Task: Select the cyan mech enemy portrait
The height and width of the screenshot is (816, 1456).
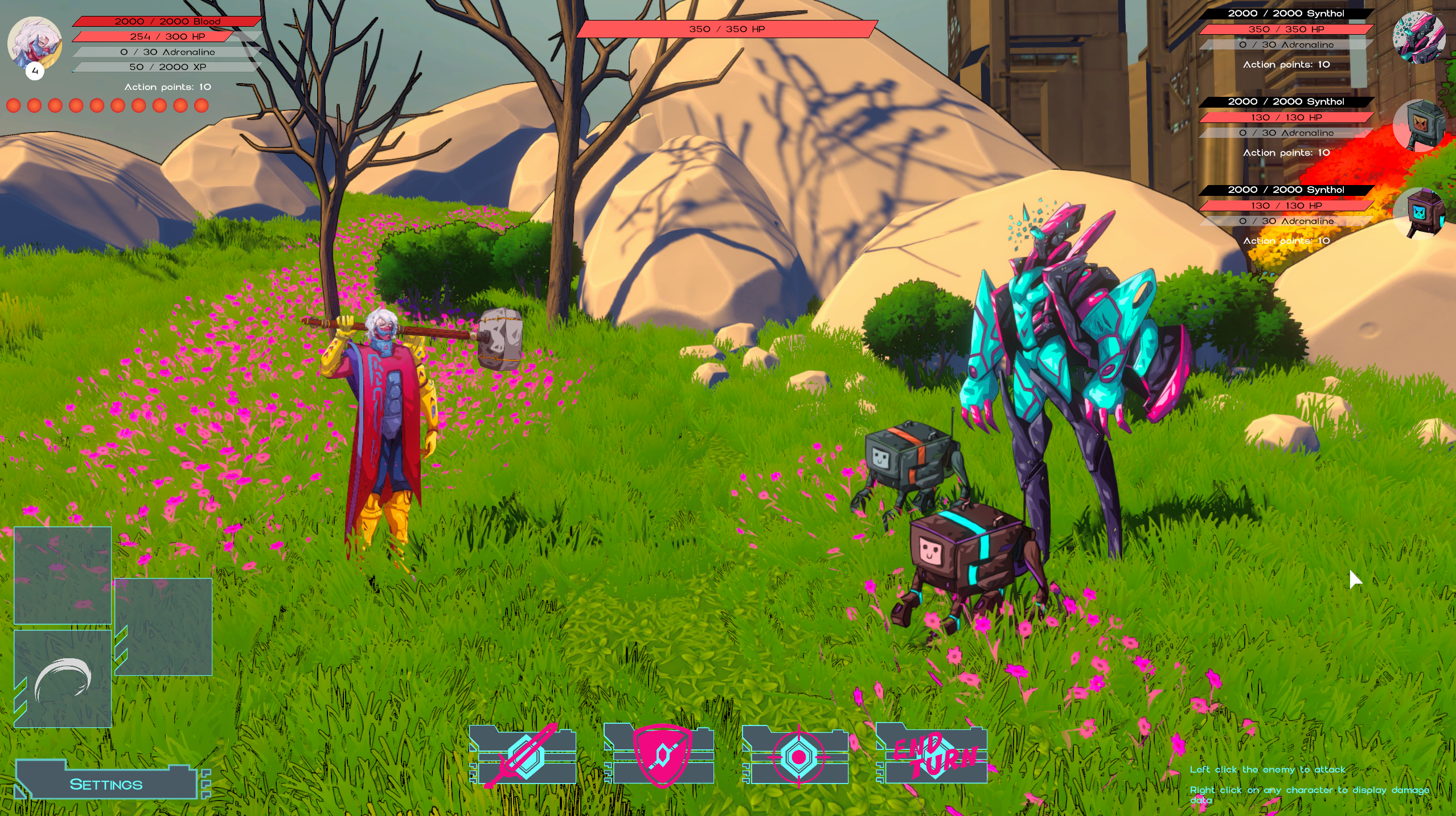Action: [1418, 38]
